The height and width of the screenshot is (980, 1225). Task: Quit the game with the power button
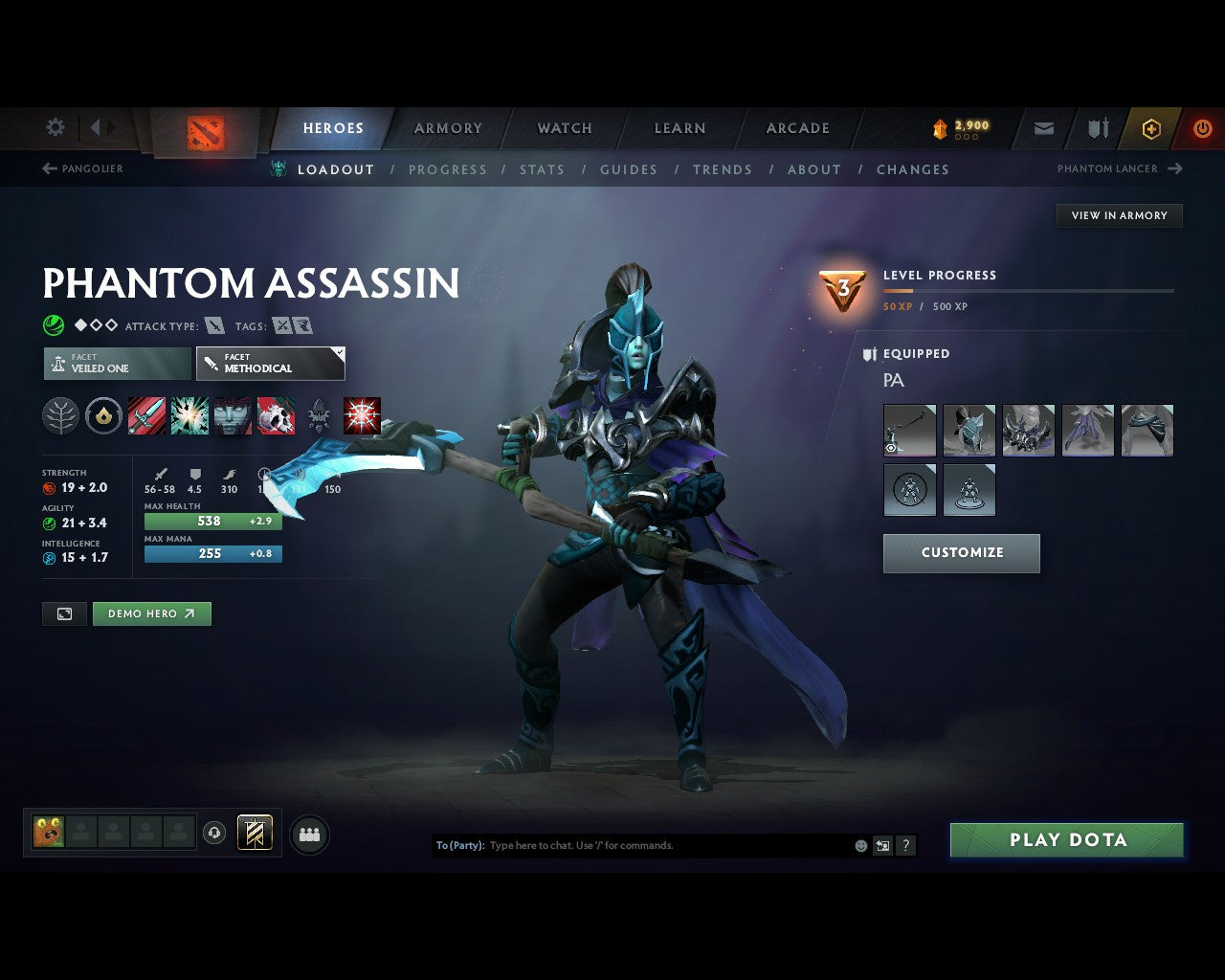(1202, 128)
